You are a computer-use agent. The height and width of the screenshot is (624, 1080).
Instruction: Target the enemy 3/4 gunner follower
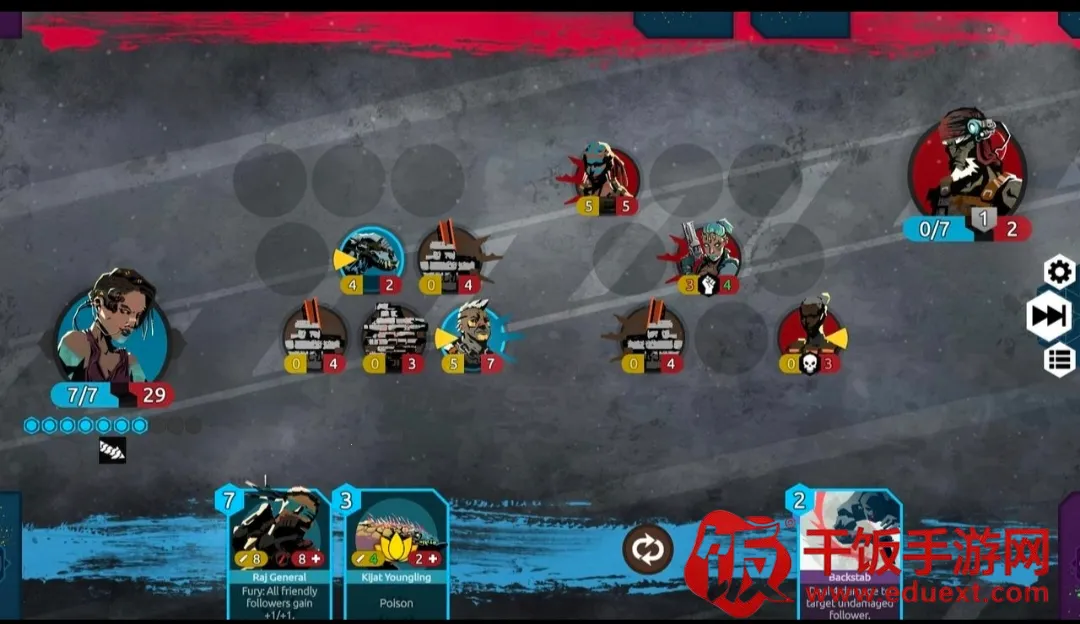(x=709, y=255)
